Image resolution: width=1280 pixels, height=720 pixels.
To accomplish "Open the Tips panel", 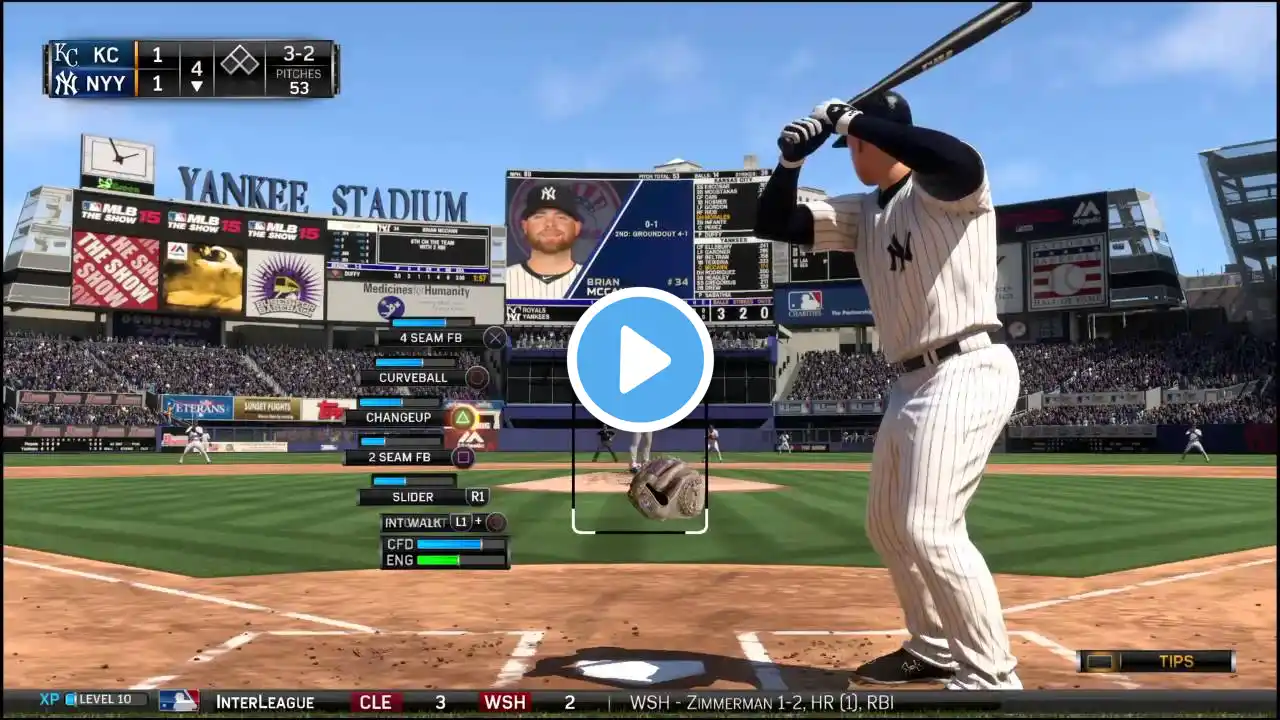I will [1156, 662].
